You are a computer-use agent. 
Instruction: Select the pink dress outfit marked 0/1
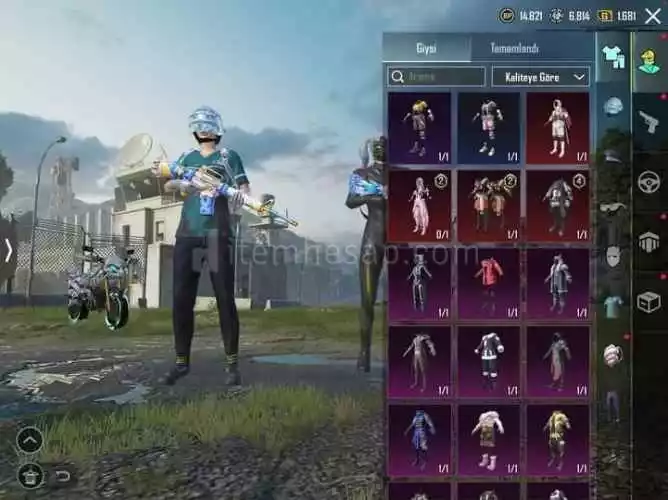tap(419, 206)
